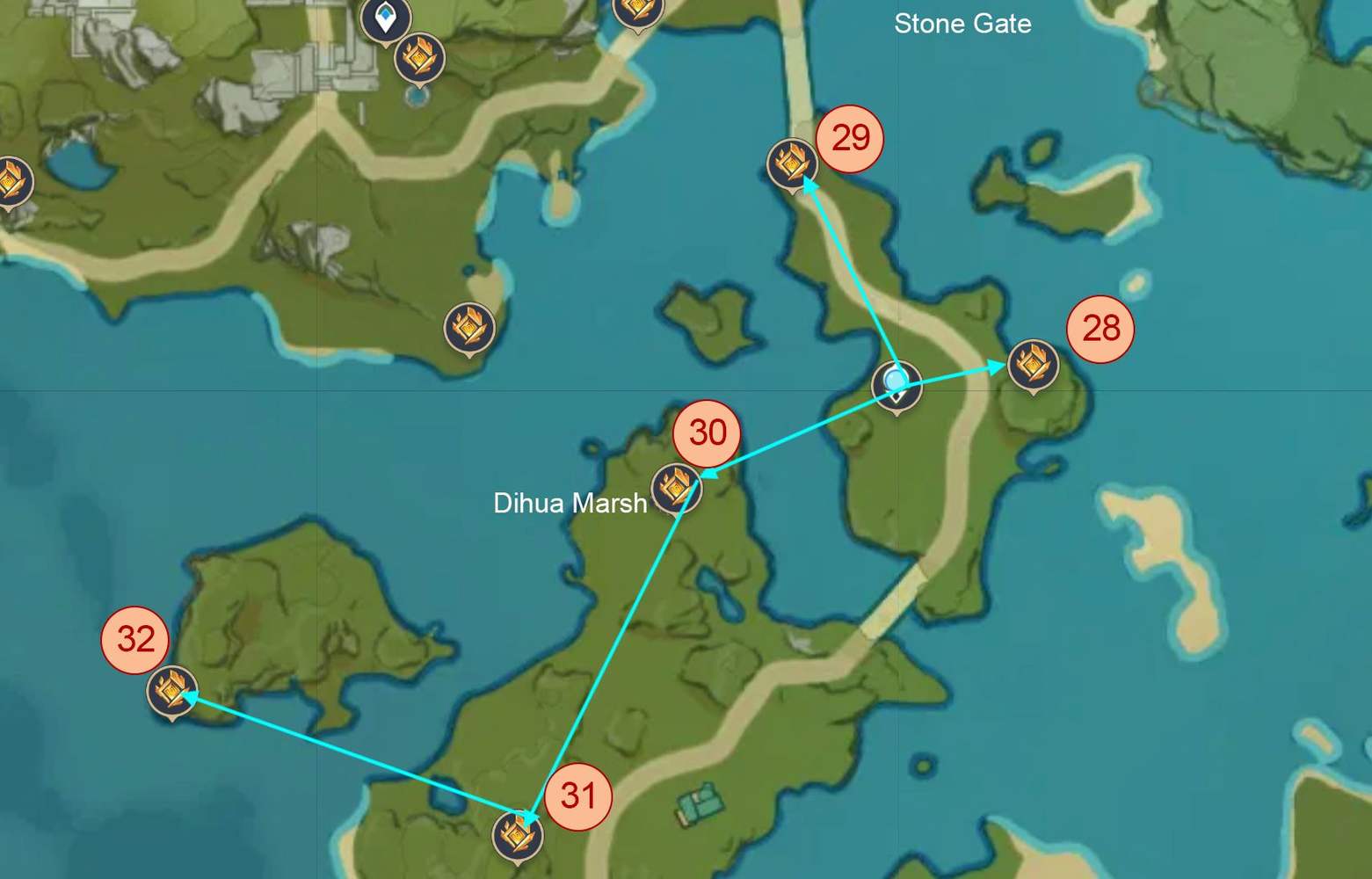This screenshot has width=1372, height=879.
Task: Click the Stone Gate location label
Action: click(x=962, y=25)
